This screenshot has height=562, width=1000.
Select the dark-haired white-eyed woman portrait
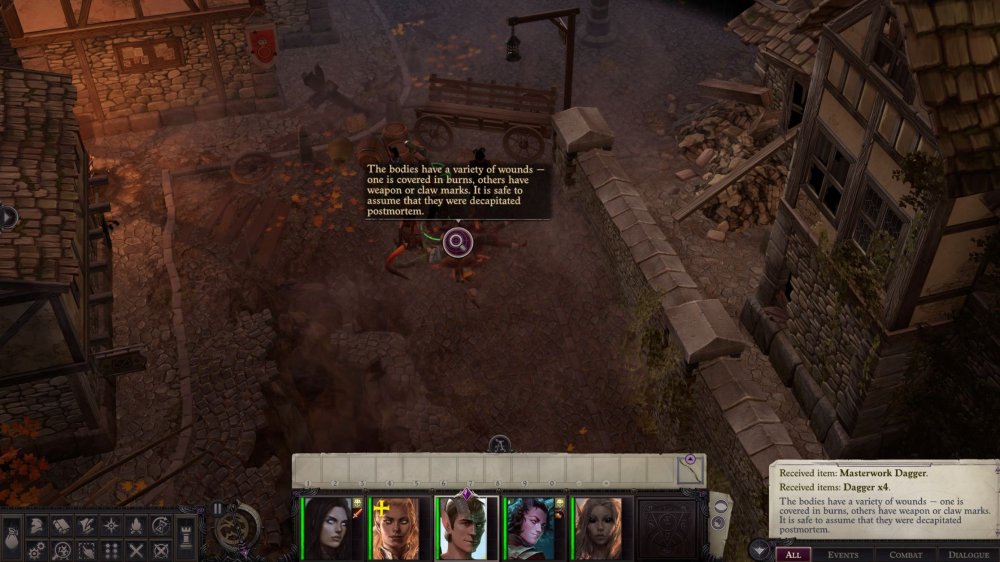click(331, 527)
